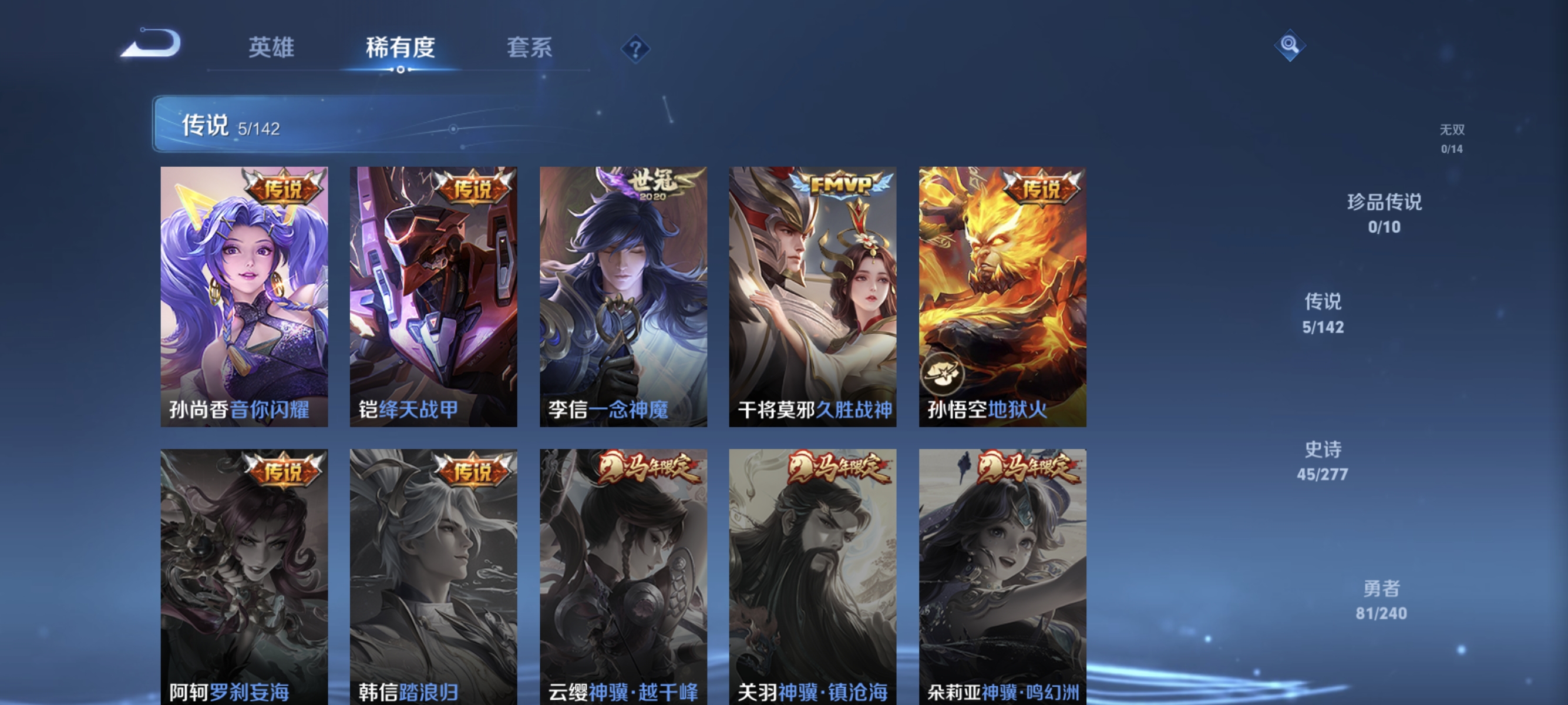The image size is (1568, 705).
Task: Open skin search via magnifier icon
Action: 1290,45
